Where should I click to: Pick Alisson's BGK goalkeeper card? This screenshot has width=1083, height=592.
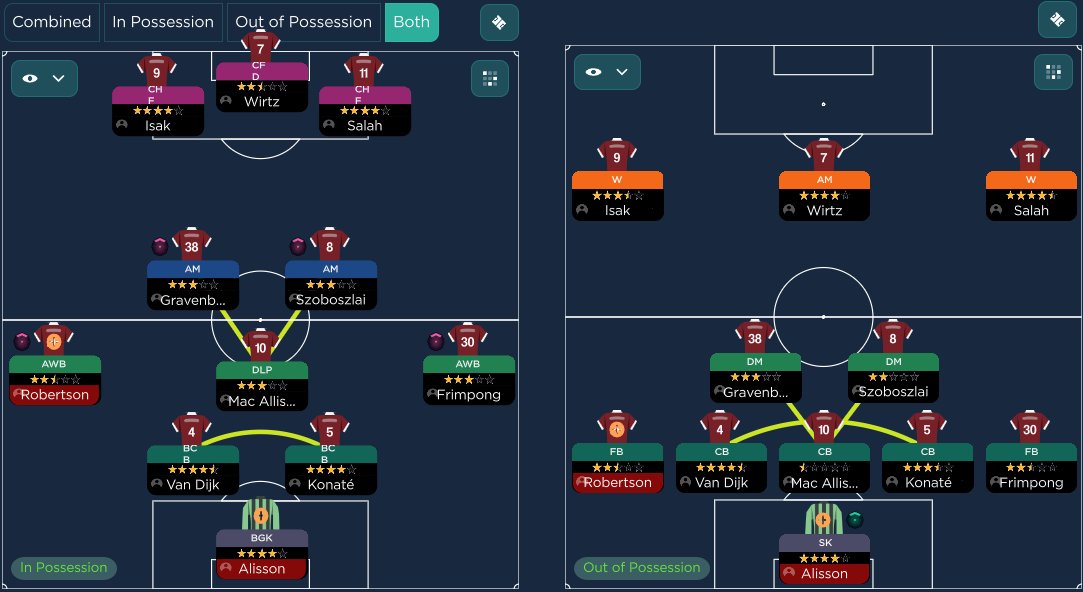pos(261,554)
